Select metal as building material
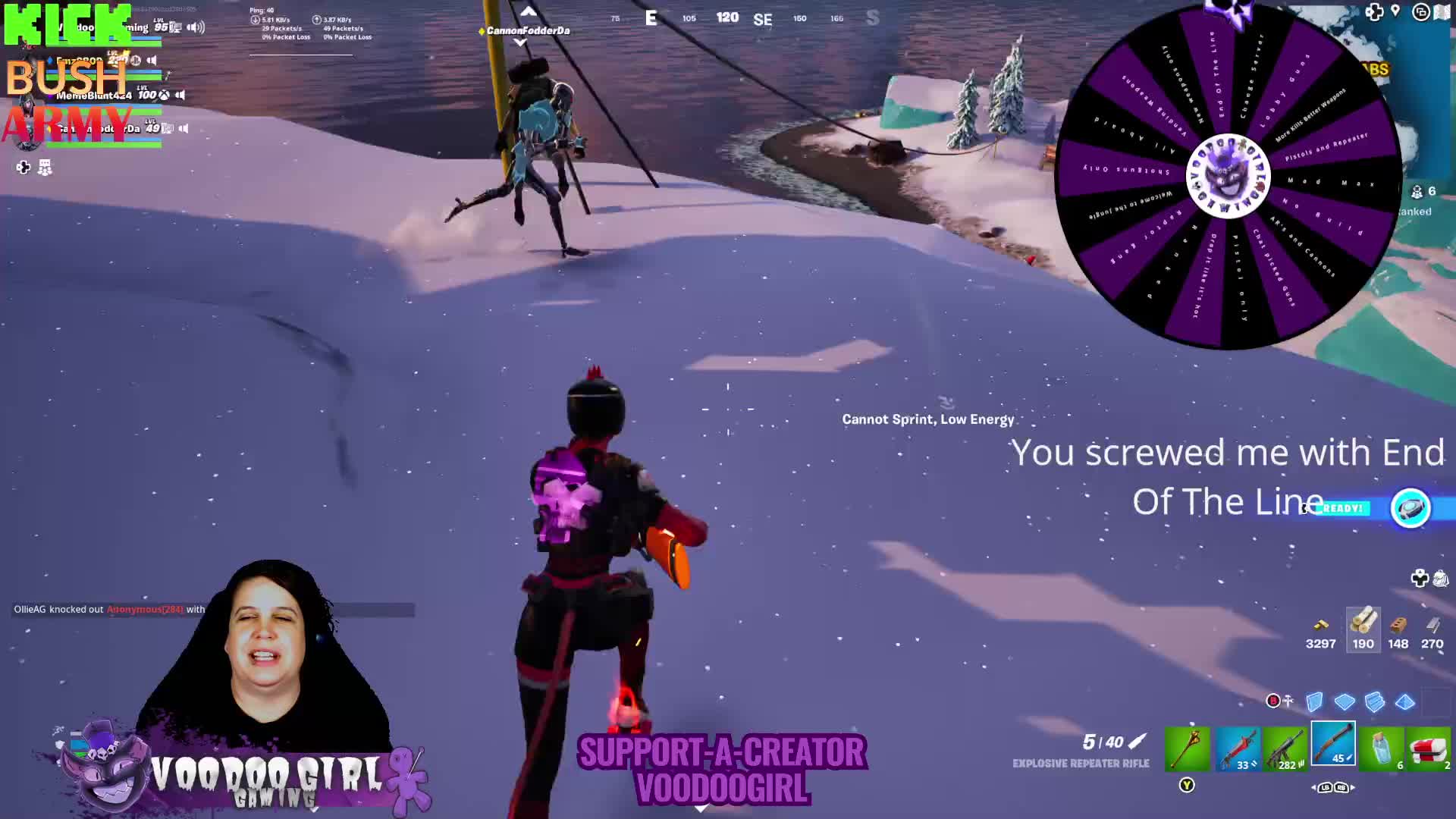 click(x=1432, y=629)
